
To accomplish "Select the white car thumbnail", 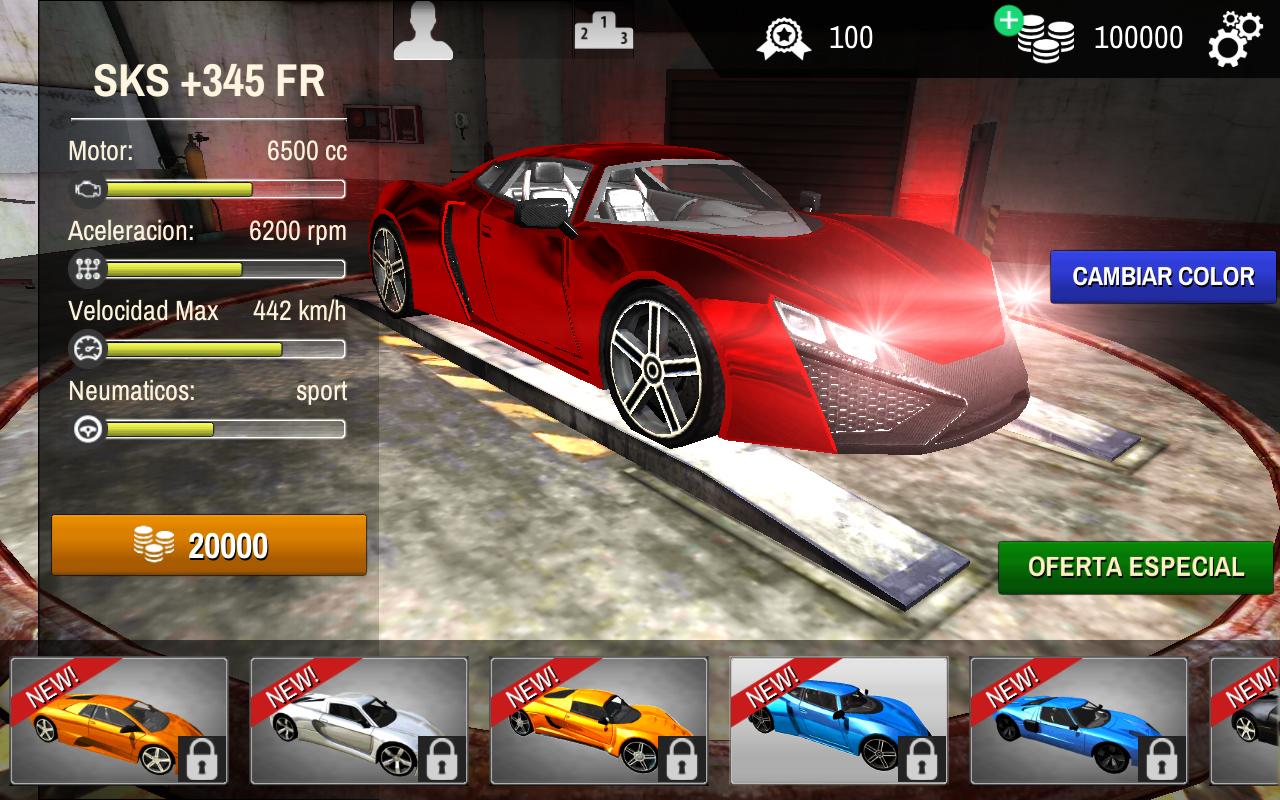I will click(358, 722).
